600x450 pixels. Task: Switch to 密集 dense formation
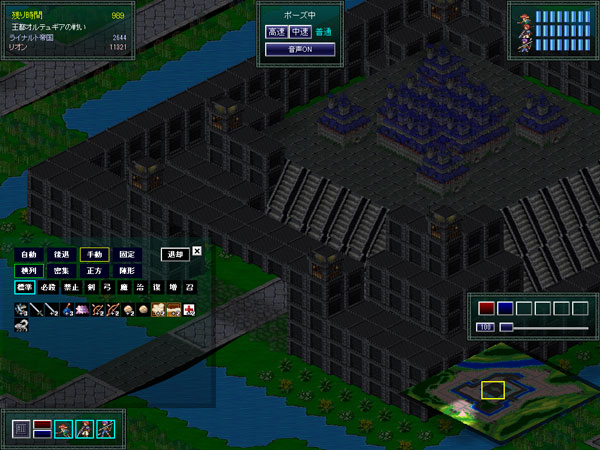pos(62,271)
